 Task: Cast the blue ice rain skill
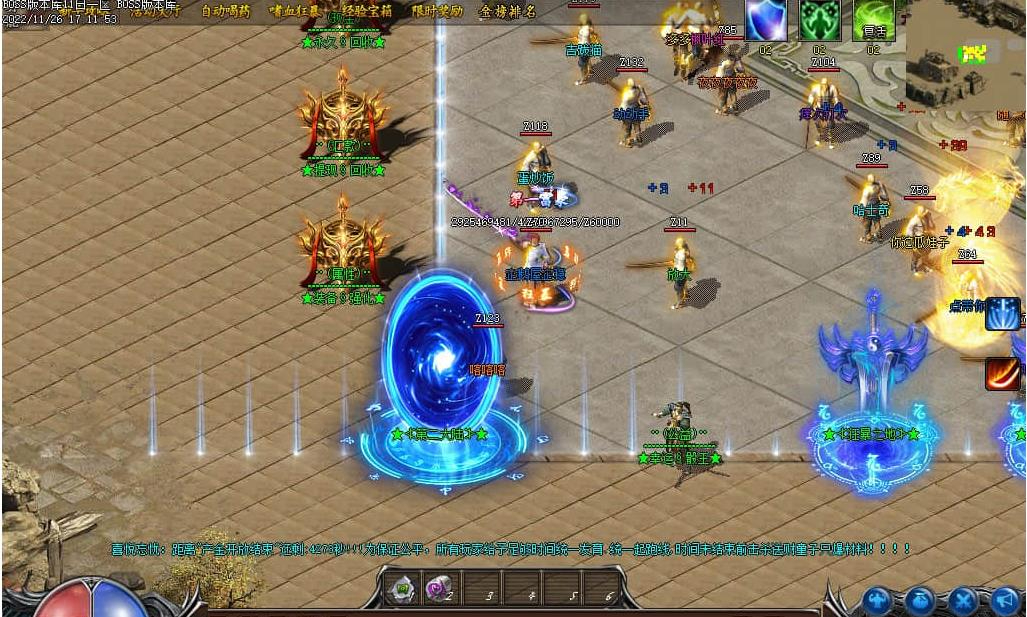(x=1002, y=314)
